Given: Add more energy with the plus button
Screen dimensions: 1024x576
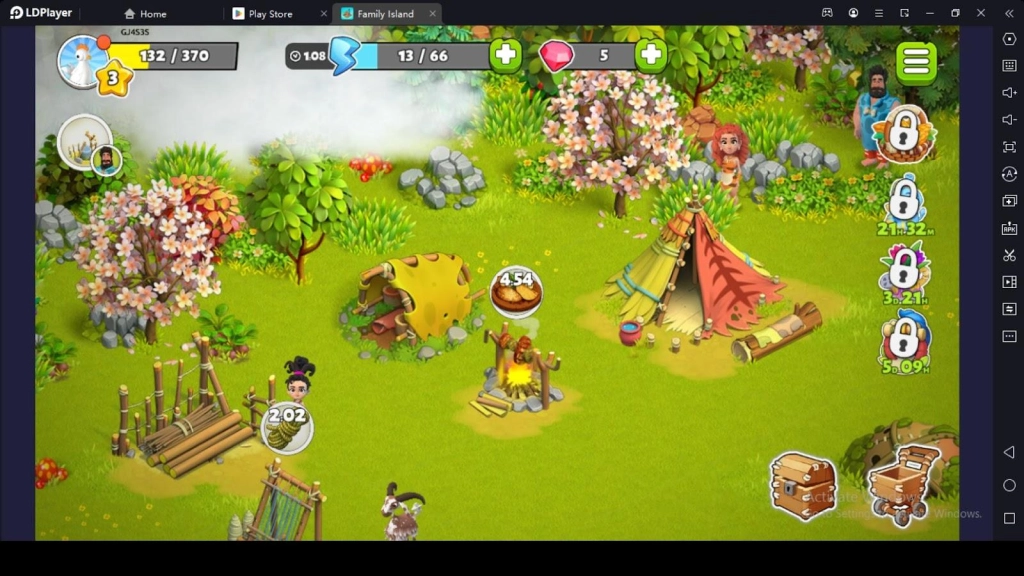Looking at the screenshot, I should click(x=506, y=55).
